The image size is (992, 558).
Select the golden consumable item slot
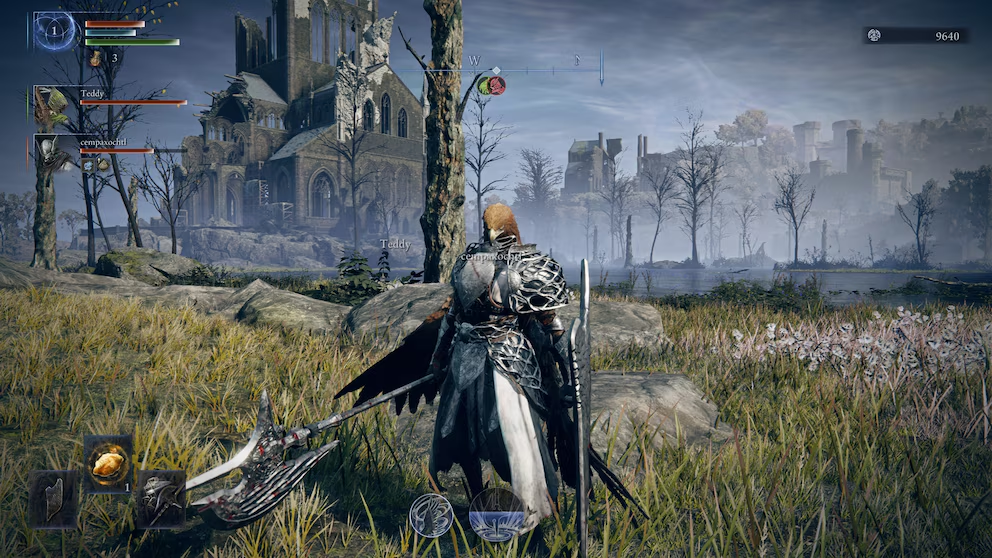pyautogui.click(x=108, y=462)
